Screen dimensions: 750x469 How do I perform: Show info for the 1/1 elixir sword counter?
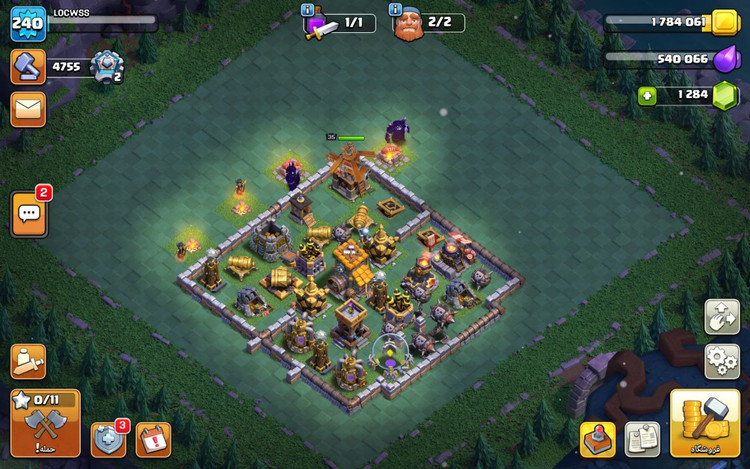[308, 10]
